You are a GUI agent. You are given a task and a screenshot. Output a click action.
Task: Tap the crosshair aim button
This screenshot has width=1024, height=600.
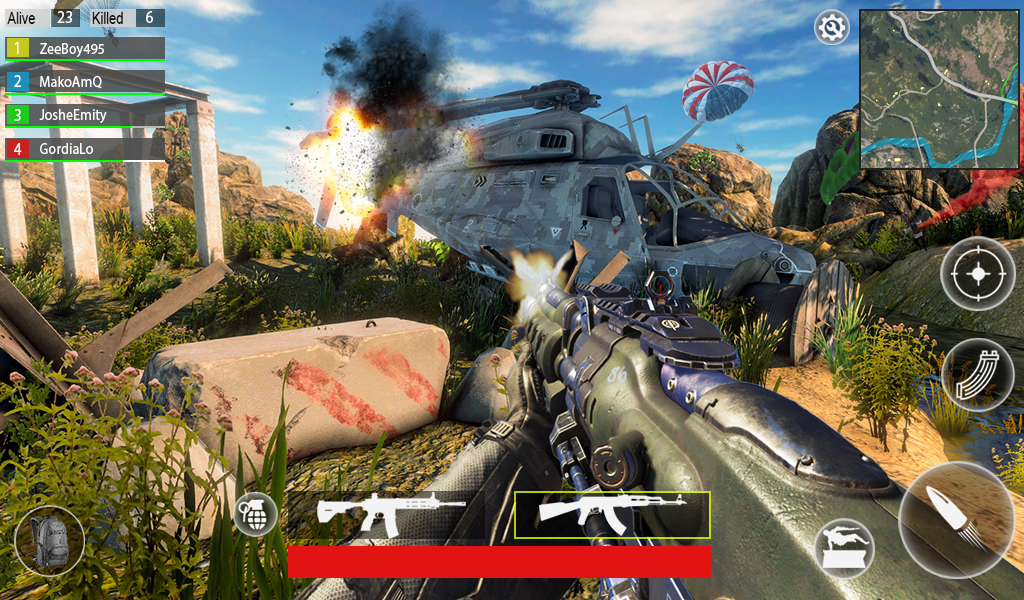(977, 273)
